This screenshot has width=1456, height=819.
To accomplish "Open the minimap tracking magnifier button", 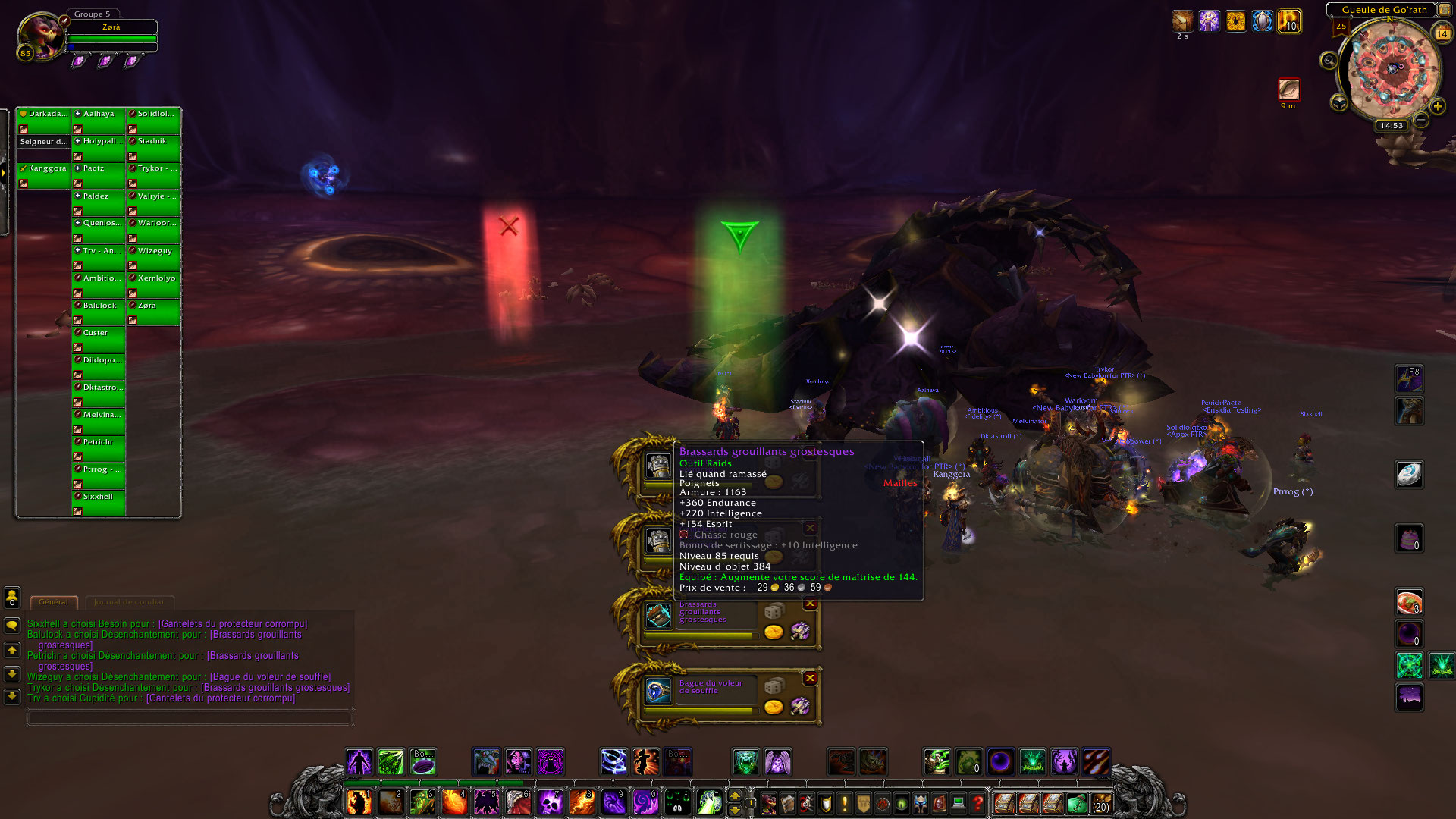I will click(x=1329, y=61).
